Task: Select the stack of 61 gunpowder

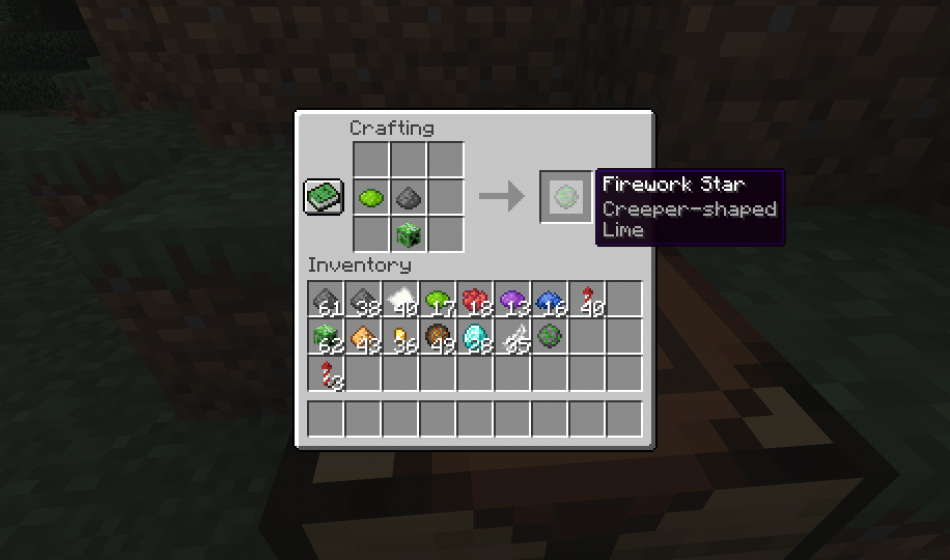Action: (x=325, y=300)
